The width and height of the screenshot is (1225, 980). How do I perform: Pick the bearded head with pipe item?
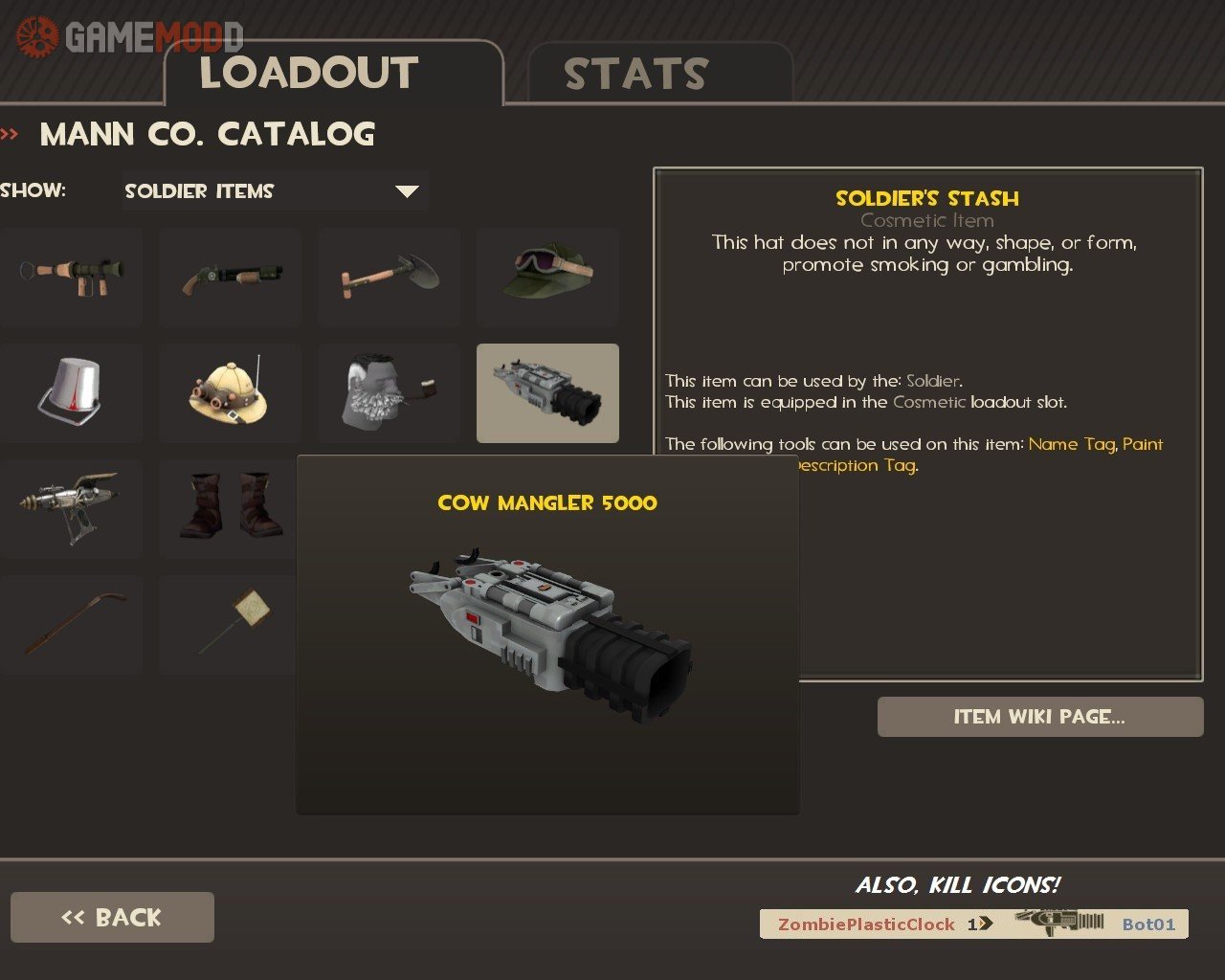click(389, 392)
